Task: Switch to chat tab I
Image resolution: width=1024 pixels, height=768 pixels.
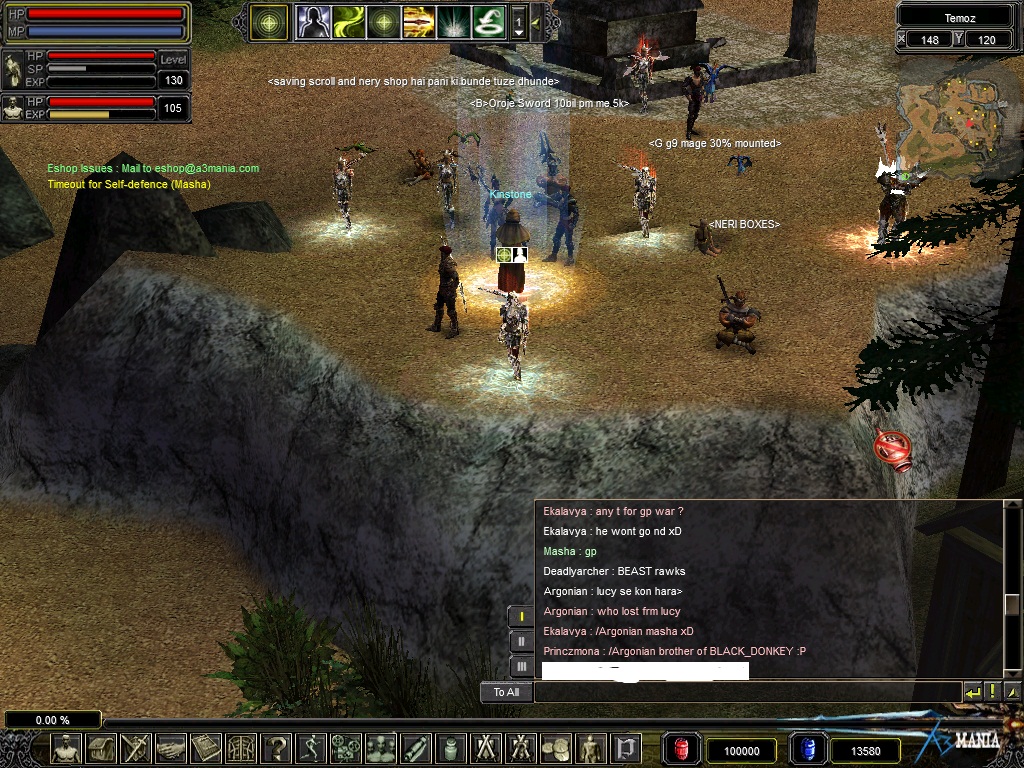Action: (x=521, y=616)
